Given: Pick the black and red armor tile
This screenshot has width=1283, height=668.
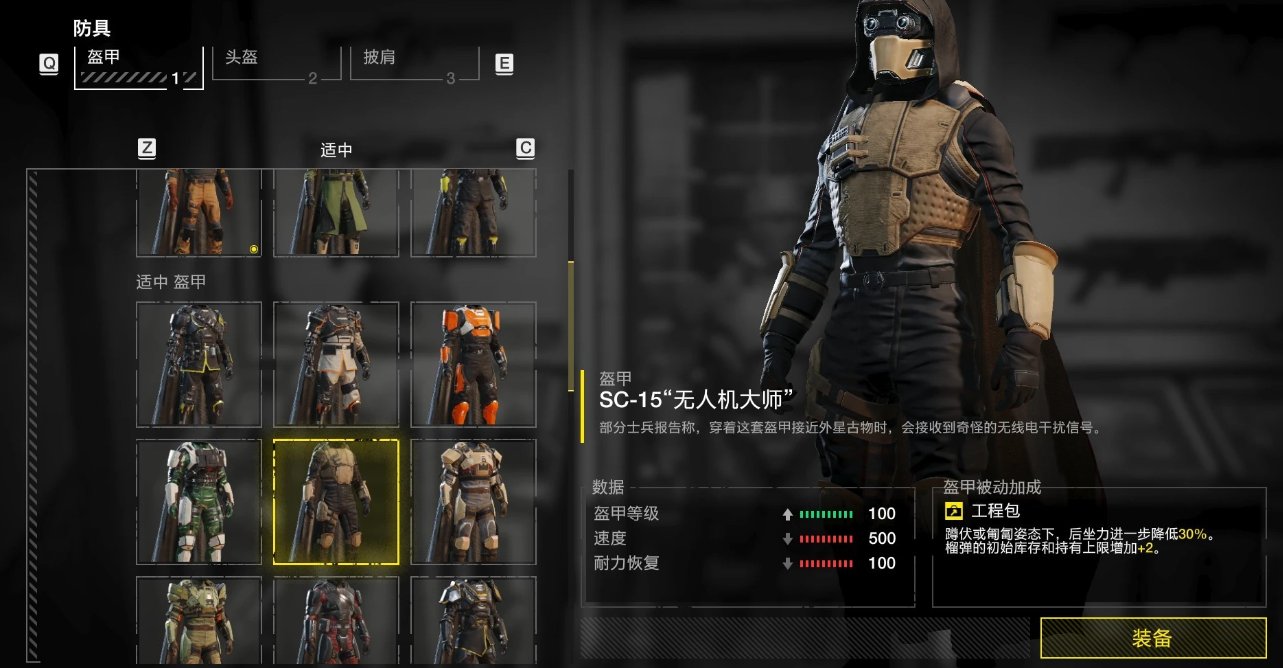Looking at the screenshot, I should click(x=336, y=620).
